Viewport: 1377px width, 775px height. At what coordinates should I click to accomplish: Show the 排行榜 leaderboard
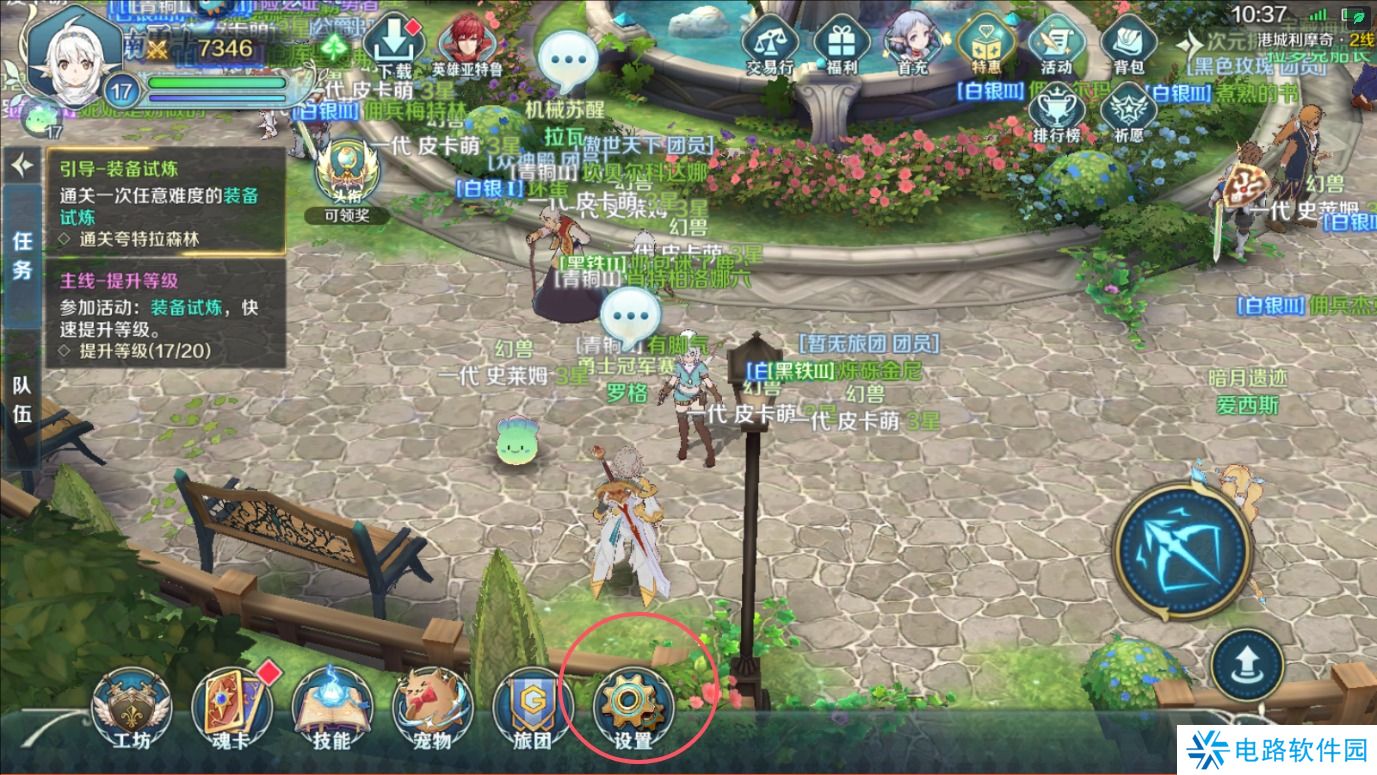pyautogui.click(x=1056, y=113)
